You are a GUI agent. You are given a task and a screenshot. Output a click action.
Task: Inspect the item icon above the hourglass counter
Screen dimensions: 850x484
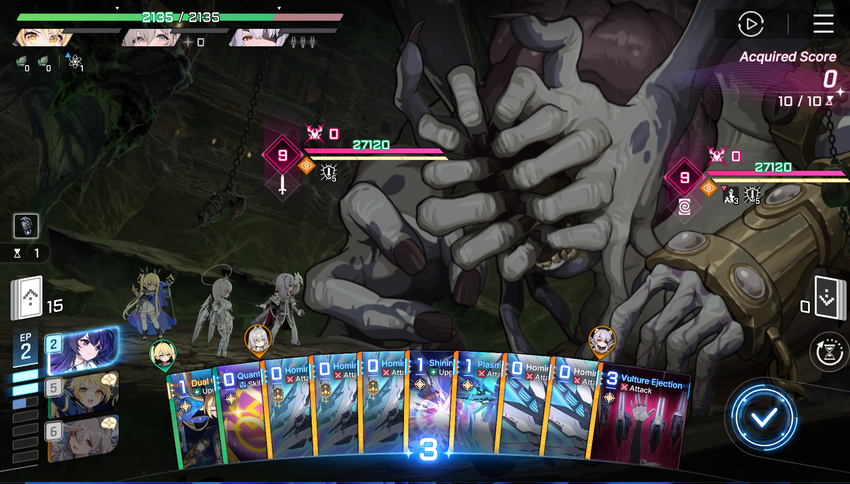point(26,226)
